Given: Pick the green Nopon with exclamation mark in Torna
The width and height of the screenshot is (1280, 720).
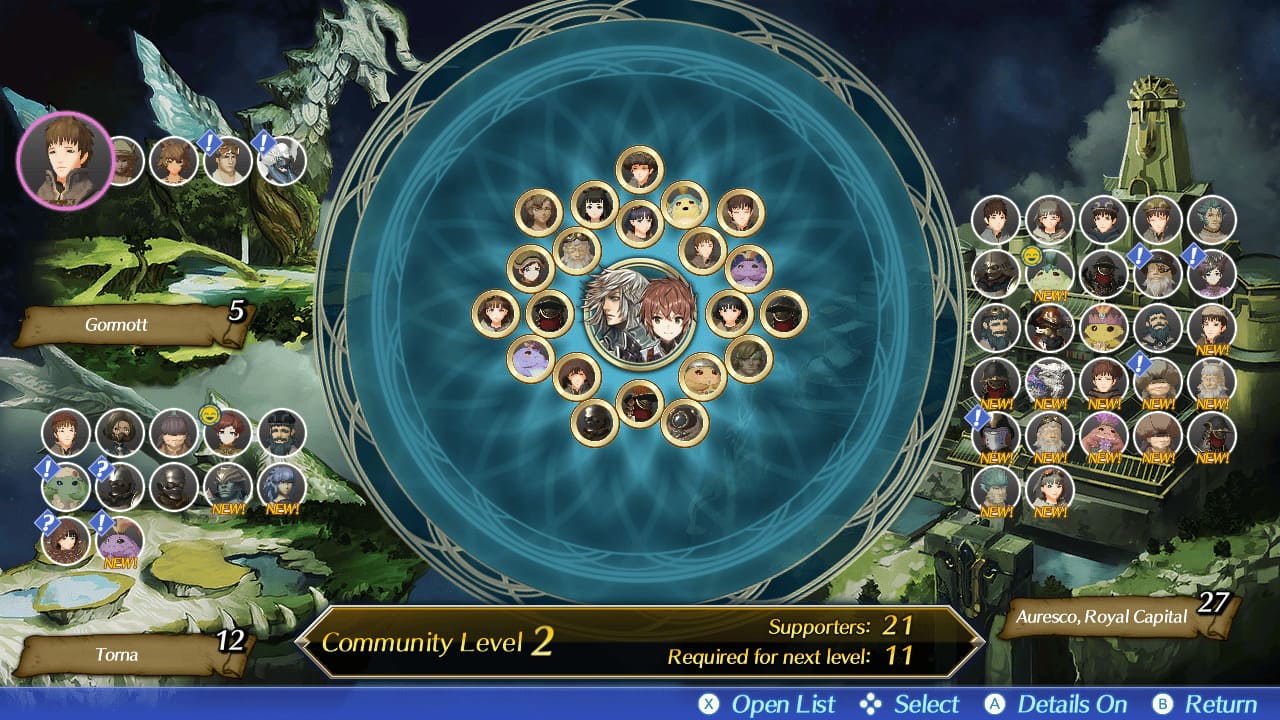Looking at the screenshot, I should point(66,487).
